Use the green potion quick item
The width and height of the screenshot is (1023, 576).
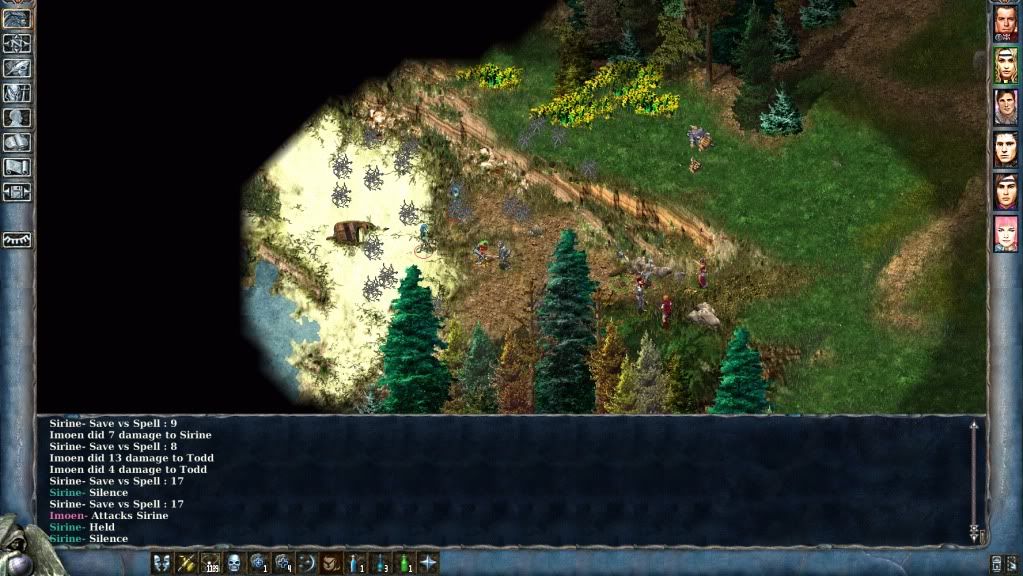pos(403,562)
